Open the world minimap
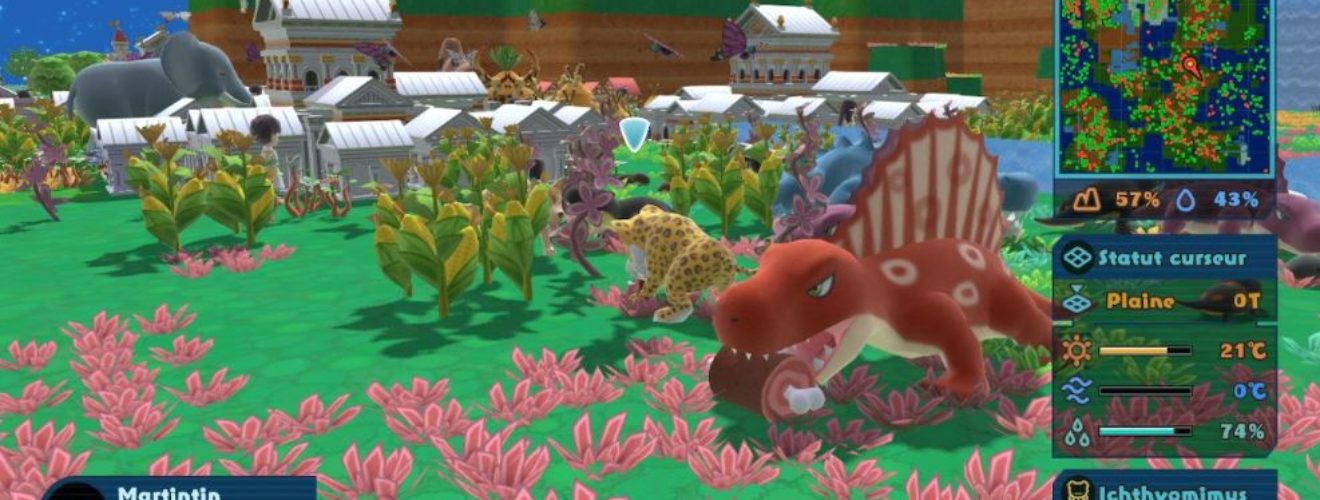Screen dimensions: 1320x500 [x=1164, y=86]
